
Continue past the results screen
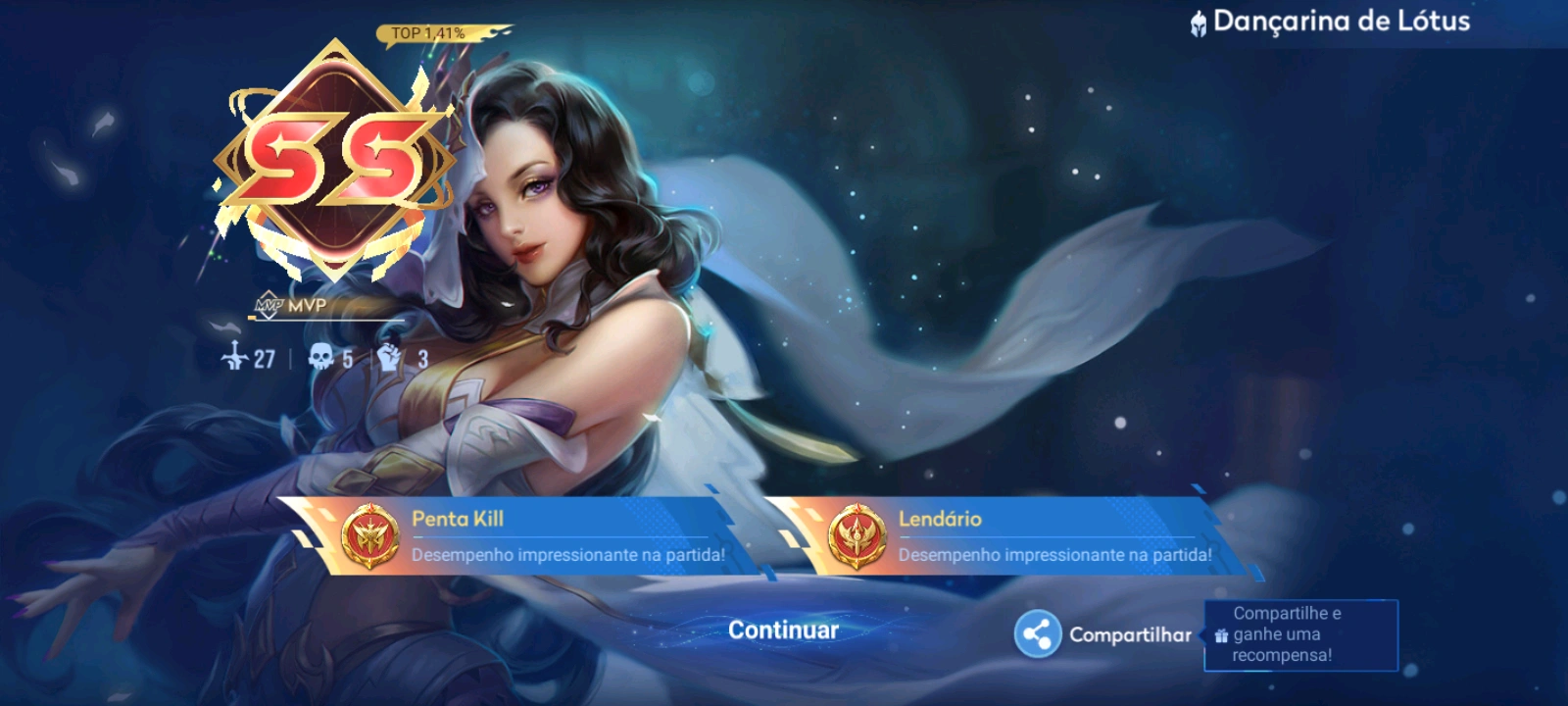(x=783, y=630)
